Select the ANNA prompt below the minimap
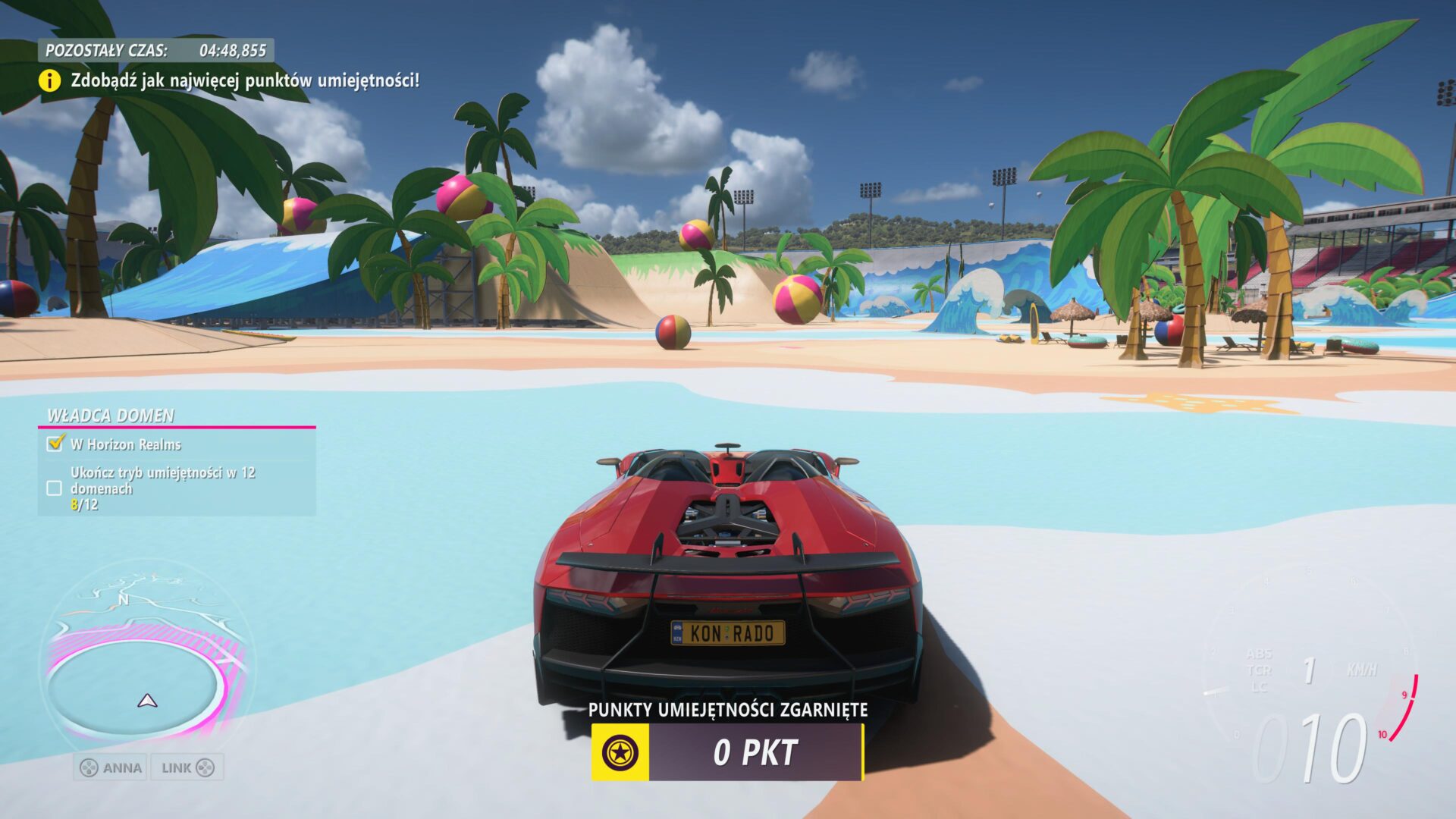The width and height of the screenshot is (1456, 819). [x=111, y=767]
